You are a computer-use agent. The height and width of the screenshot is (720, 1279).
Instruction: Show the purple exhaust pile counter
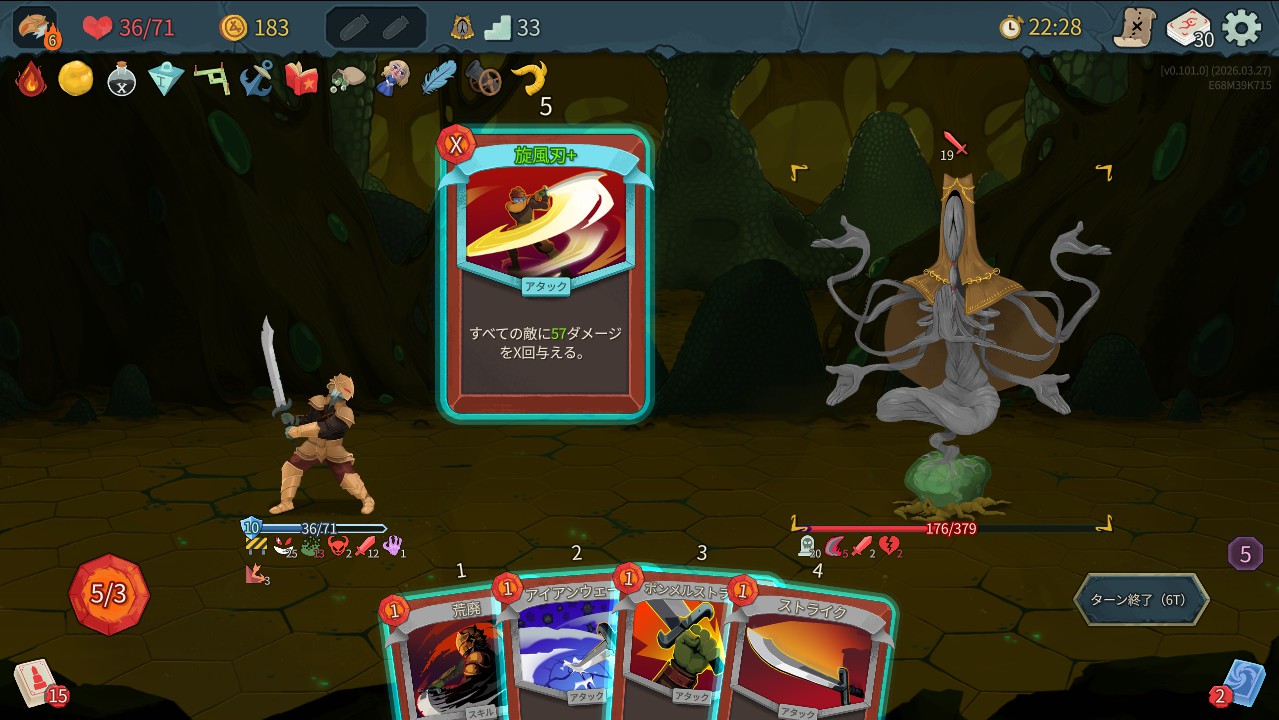(1245, 554)
